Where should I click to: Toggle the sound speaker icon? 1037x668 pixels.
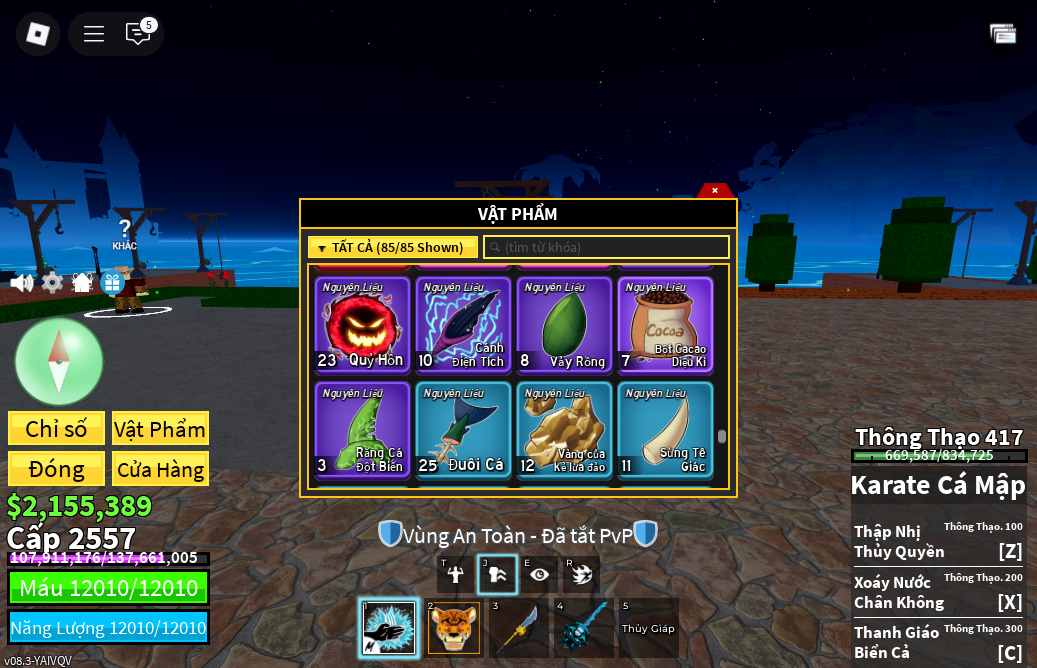click(x=21, y=283)
